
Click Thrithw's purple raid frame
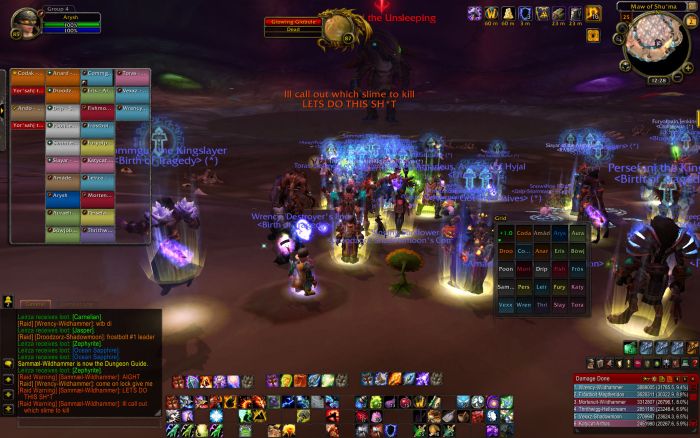(97, 230)
